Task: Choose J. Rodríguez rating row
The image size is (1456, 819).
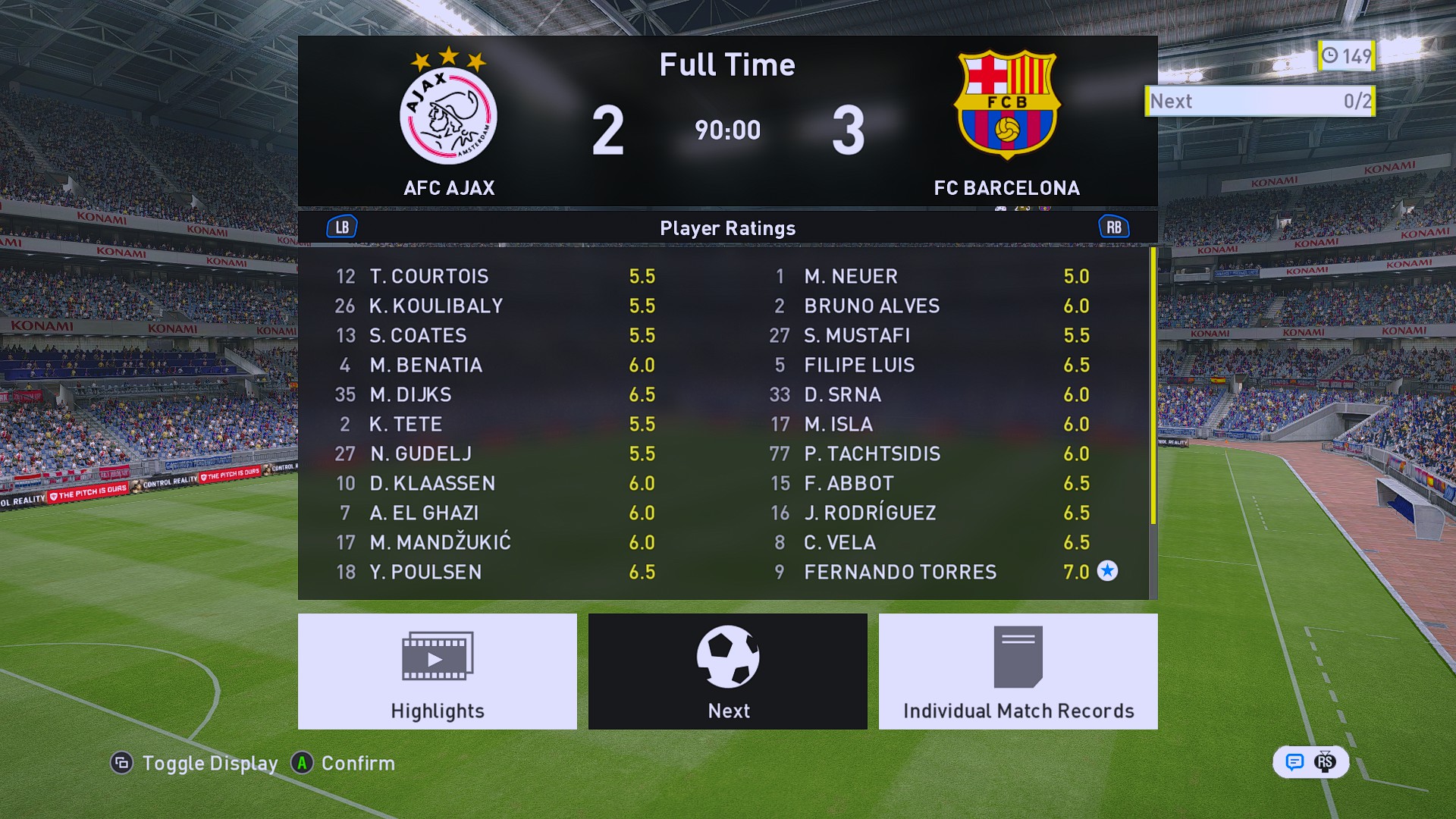Action: coord(870,513)
